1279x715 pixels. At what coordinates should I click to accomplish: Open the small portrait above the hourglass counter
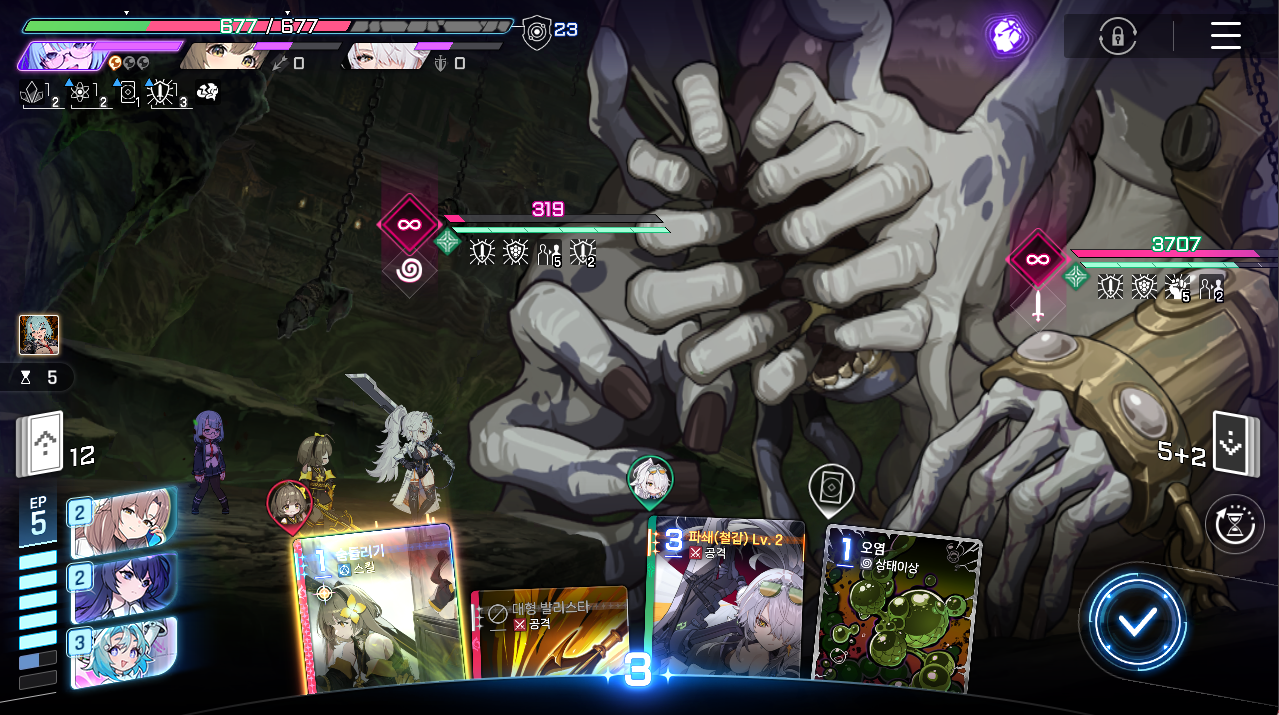point(39,335)
